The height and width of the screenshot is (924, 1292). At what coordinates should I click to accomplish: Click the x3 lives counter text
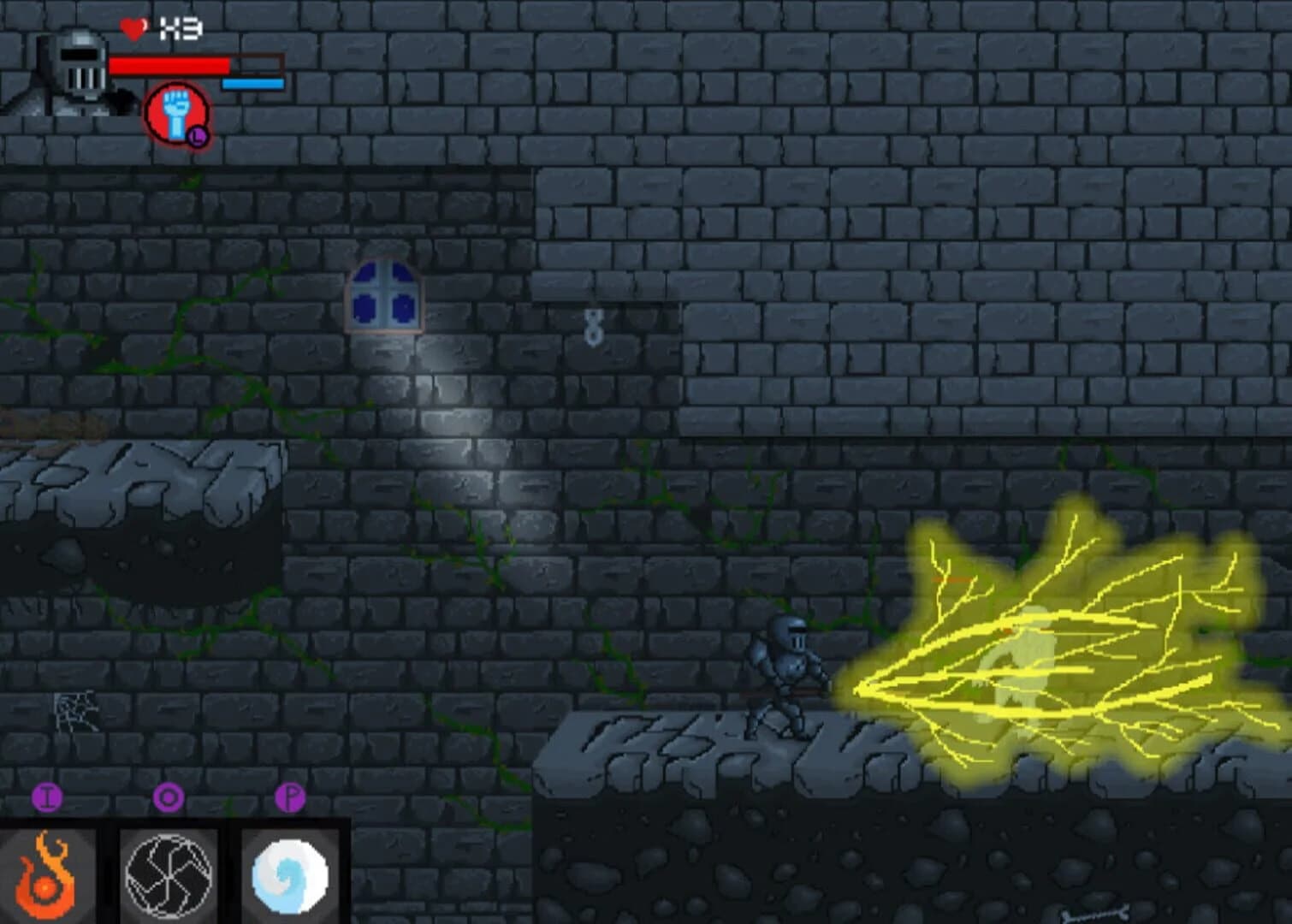[181, 27]
